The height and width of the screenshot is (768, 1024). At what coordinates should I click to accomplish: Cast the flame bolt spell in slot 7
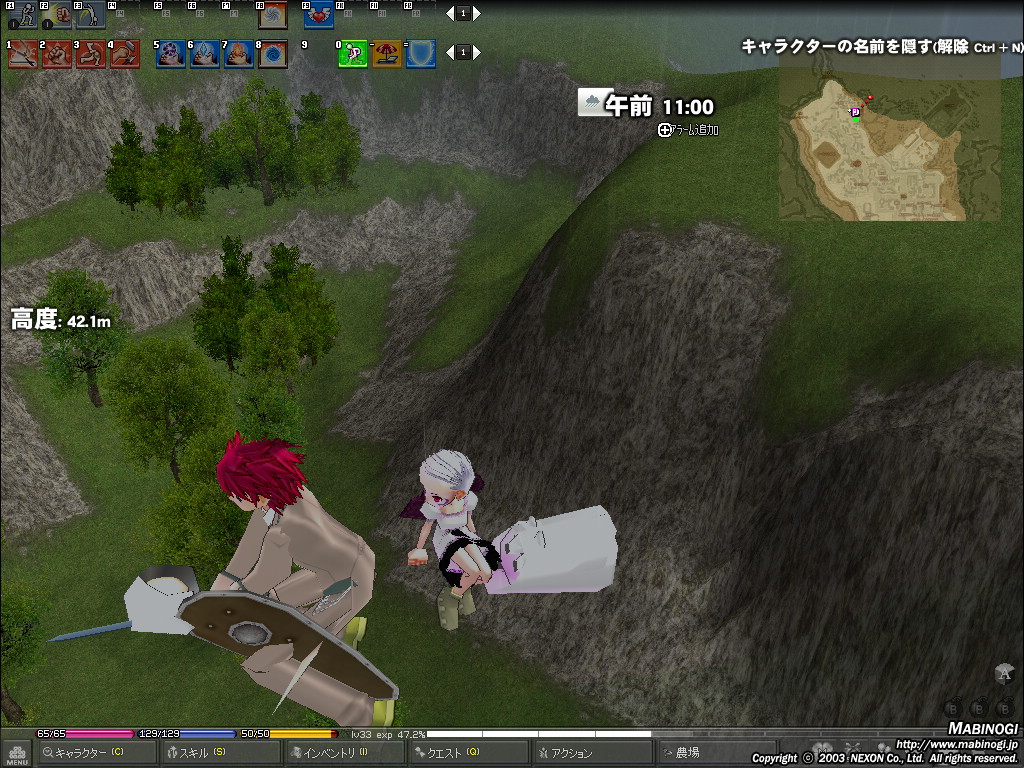tap(238, 53)
